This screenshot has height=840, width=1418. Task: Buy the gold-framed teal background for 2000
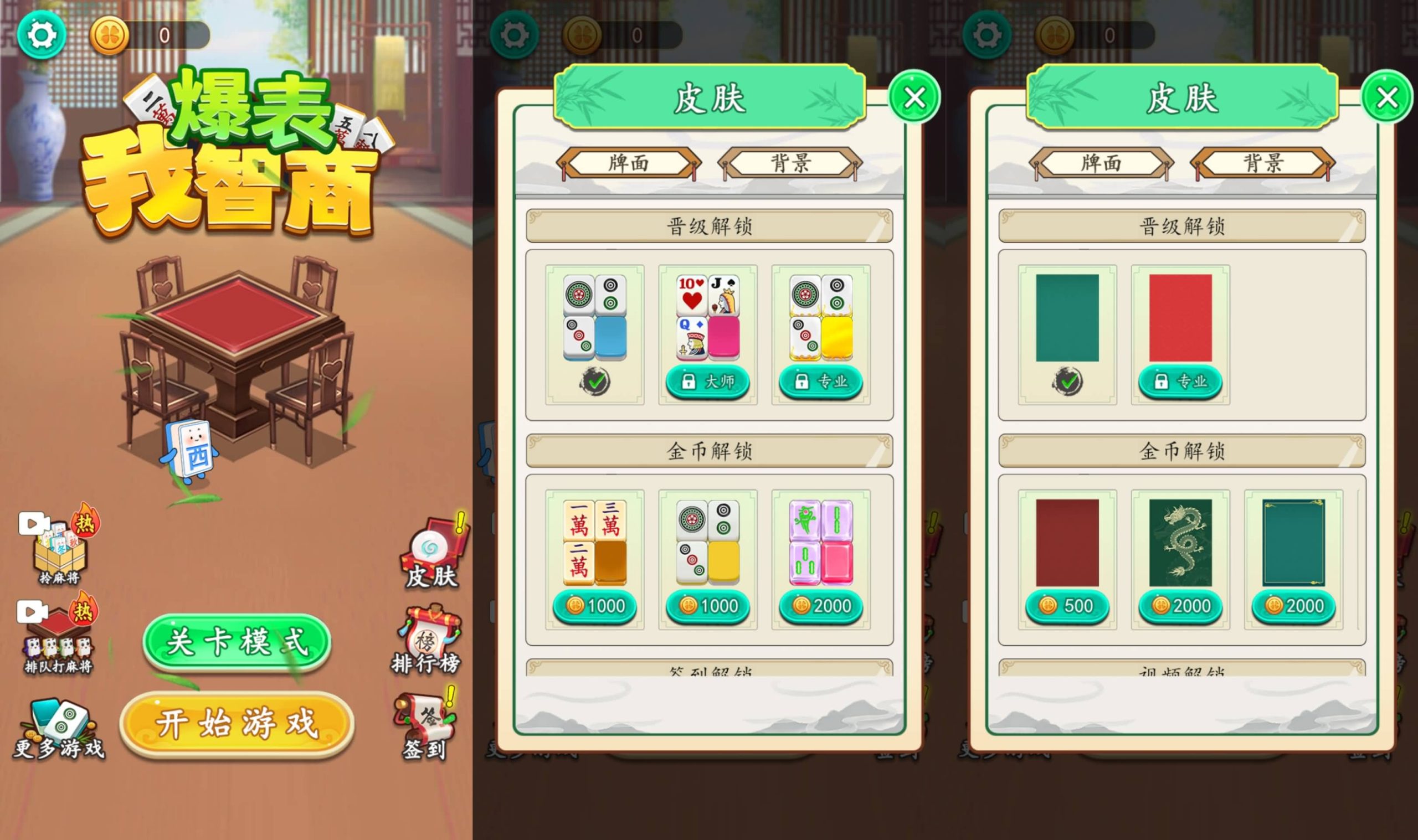tap(1293, 606)
